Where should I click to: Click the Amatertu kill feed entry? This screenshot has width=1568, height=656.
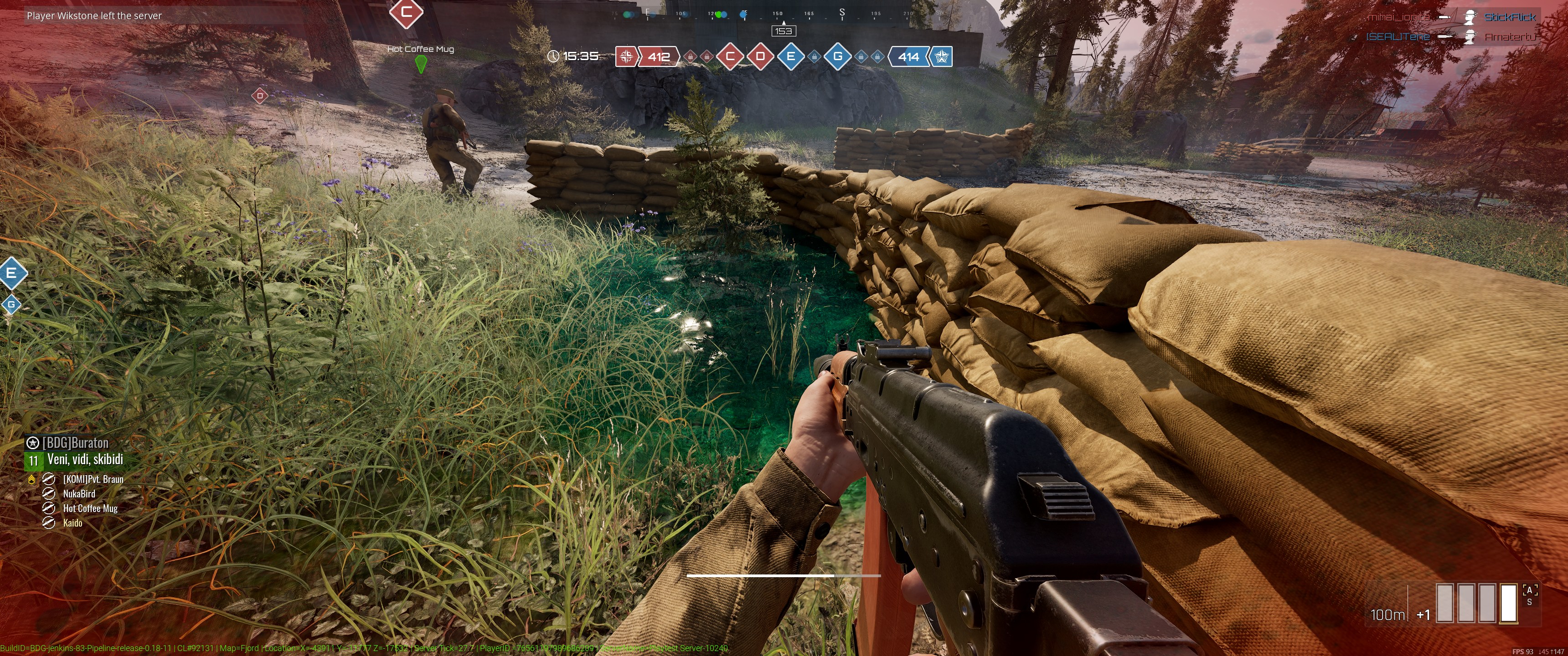[x=1510, y=37]
